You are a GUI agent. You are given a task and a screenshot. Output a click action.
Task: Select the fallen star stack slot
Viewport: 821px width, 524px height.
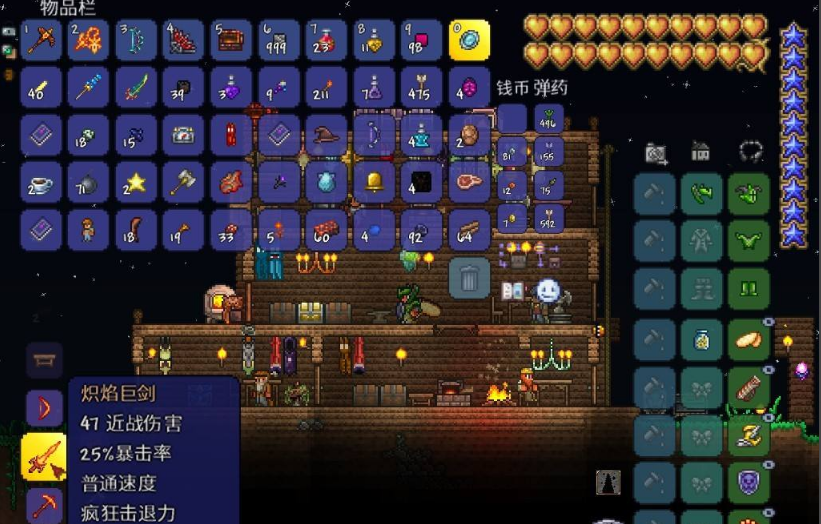[136, 182]
